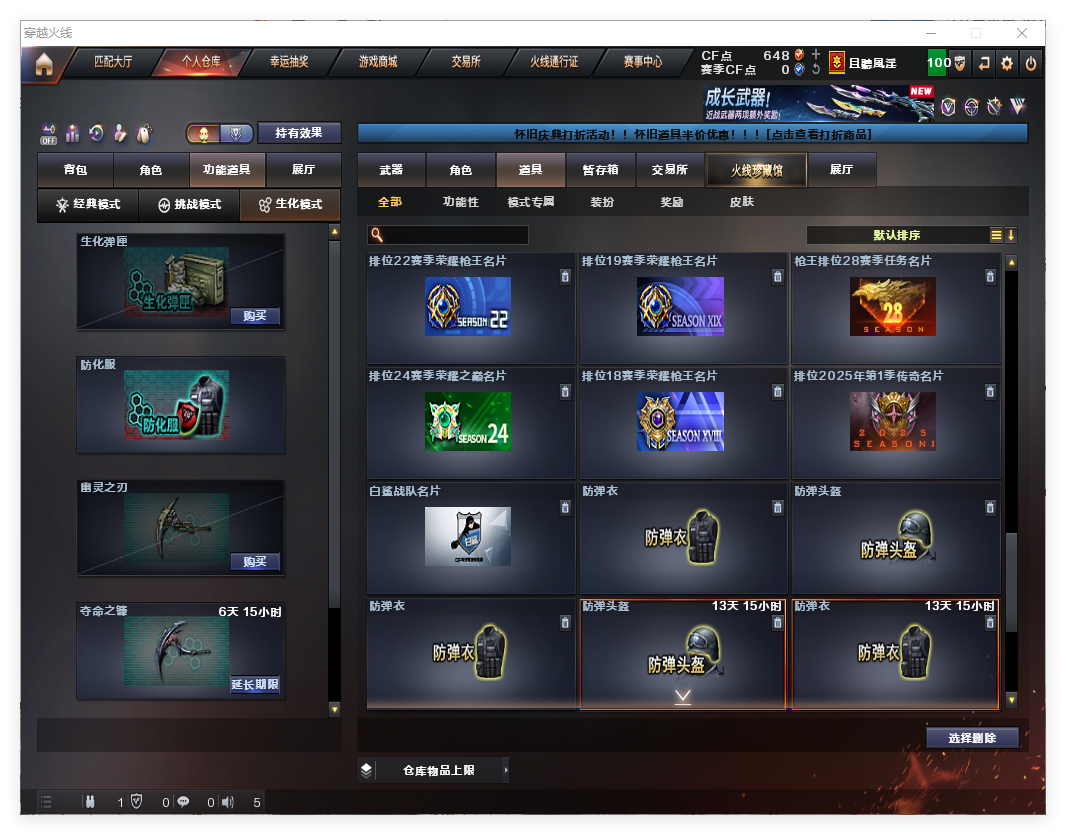Open the 交易所 top navigation entry

tap(466, 62)
